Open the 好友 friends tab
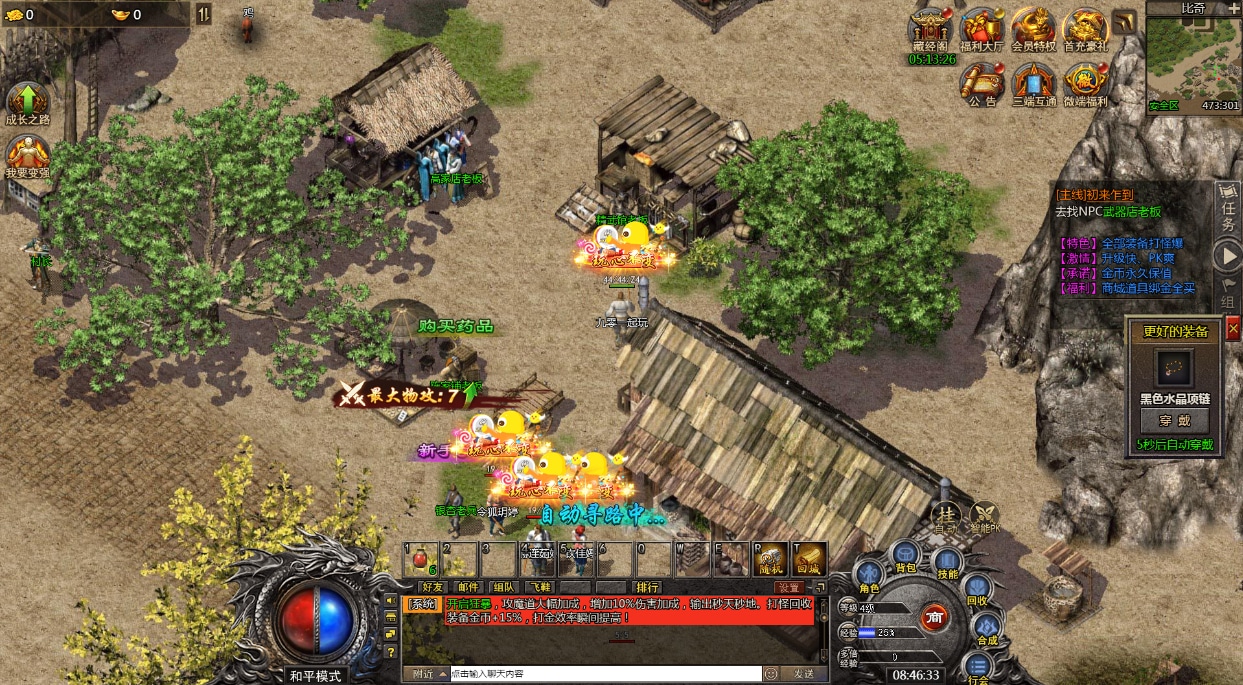This screenshot has height=685, width=1243. click(432, 587)
